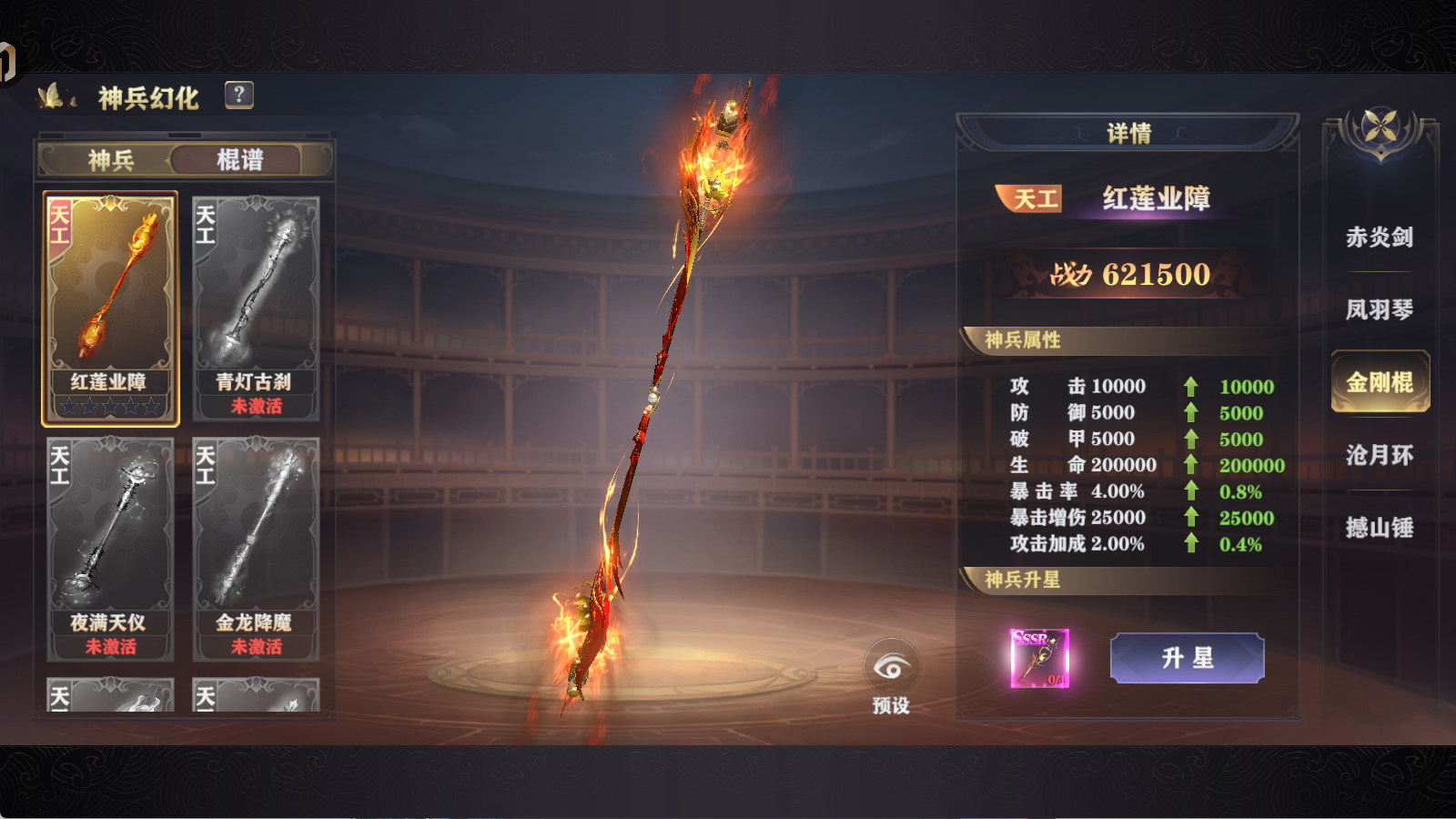Click the flower emblem atop the right weapon sidebar
The width and height of the screenshot is (1456, 819).
(1379, 127)
